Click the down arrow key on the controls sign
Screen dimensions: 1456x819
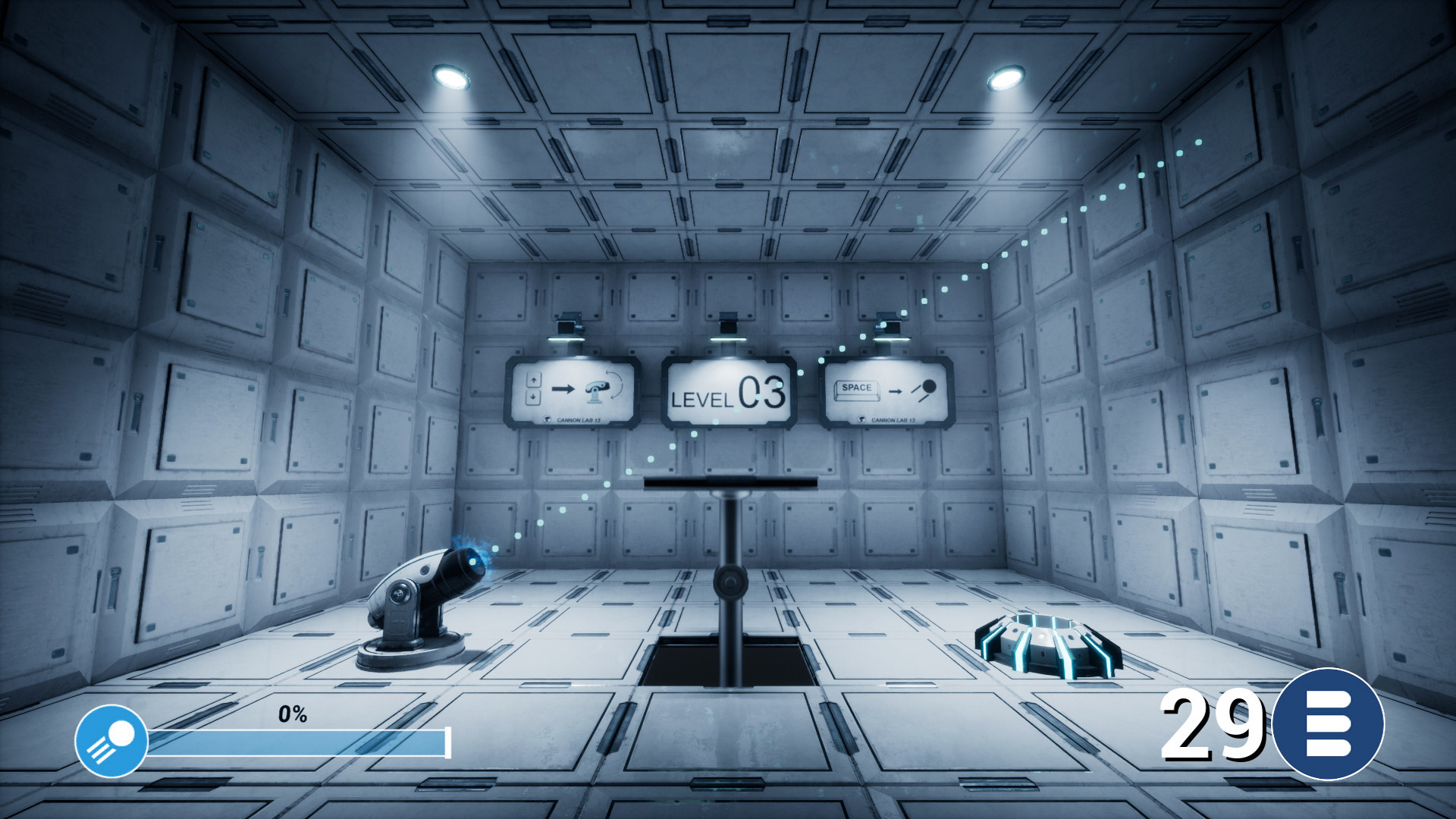pos(533,397)
